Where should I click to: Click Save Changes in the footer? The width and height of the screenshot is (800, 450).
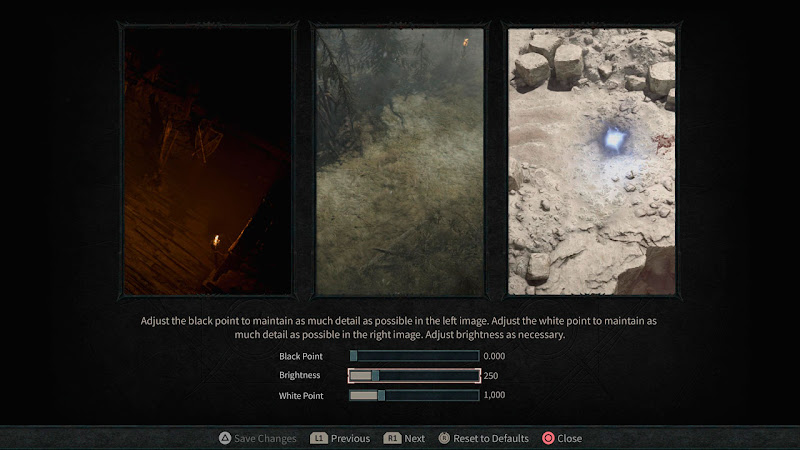click(x=258, y=438)
